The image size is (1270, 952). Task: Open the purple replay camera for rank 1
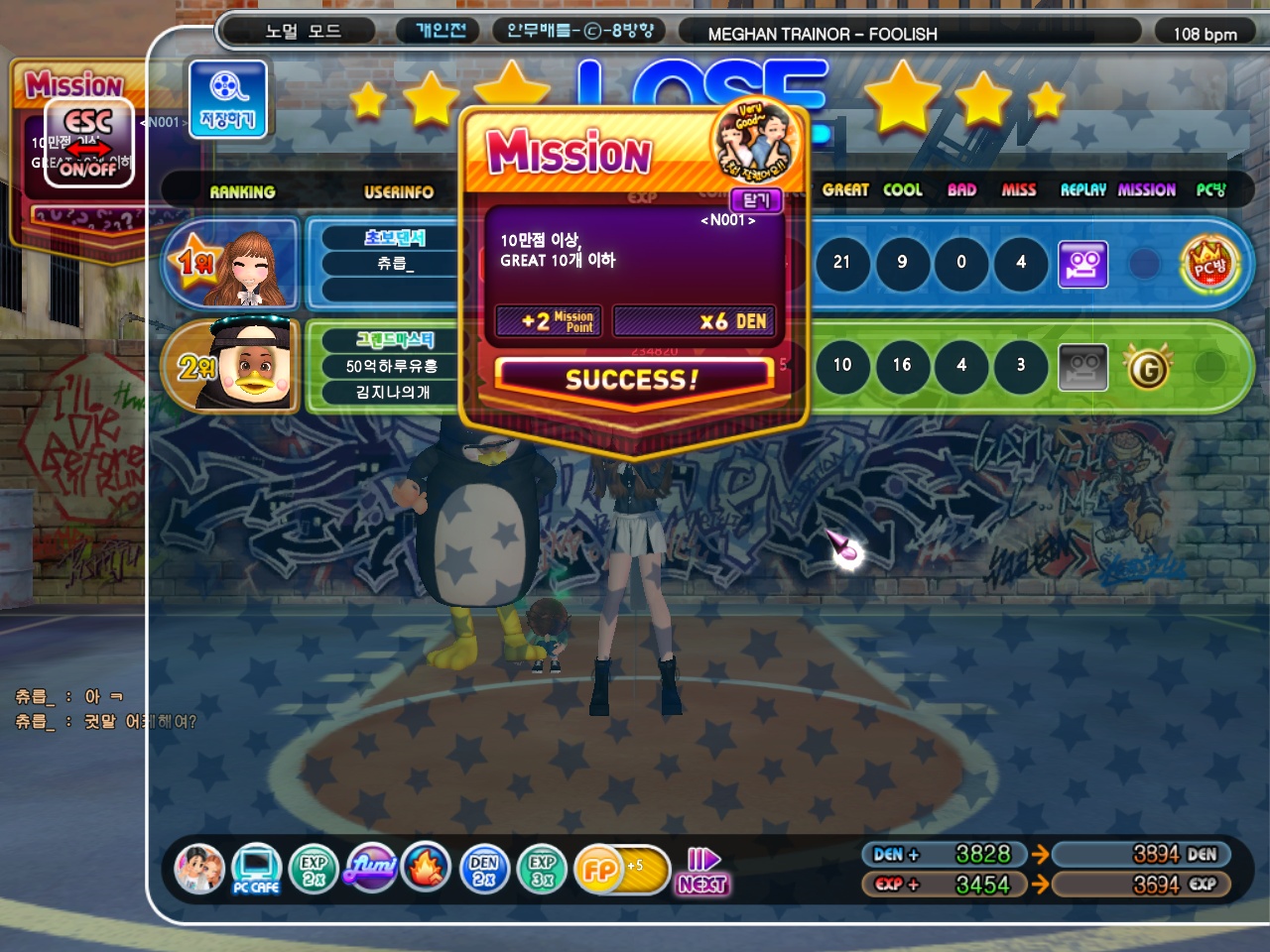pos(1082,264)
